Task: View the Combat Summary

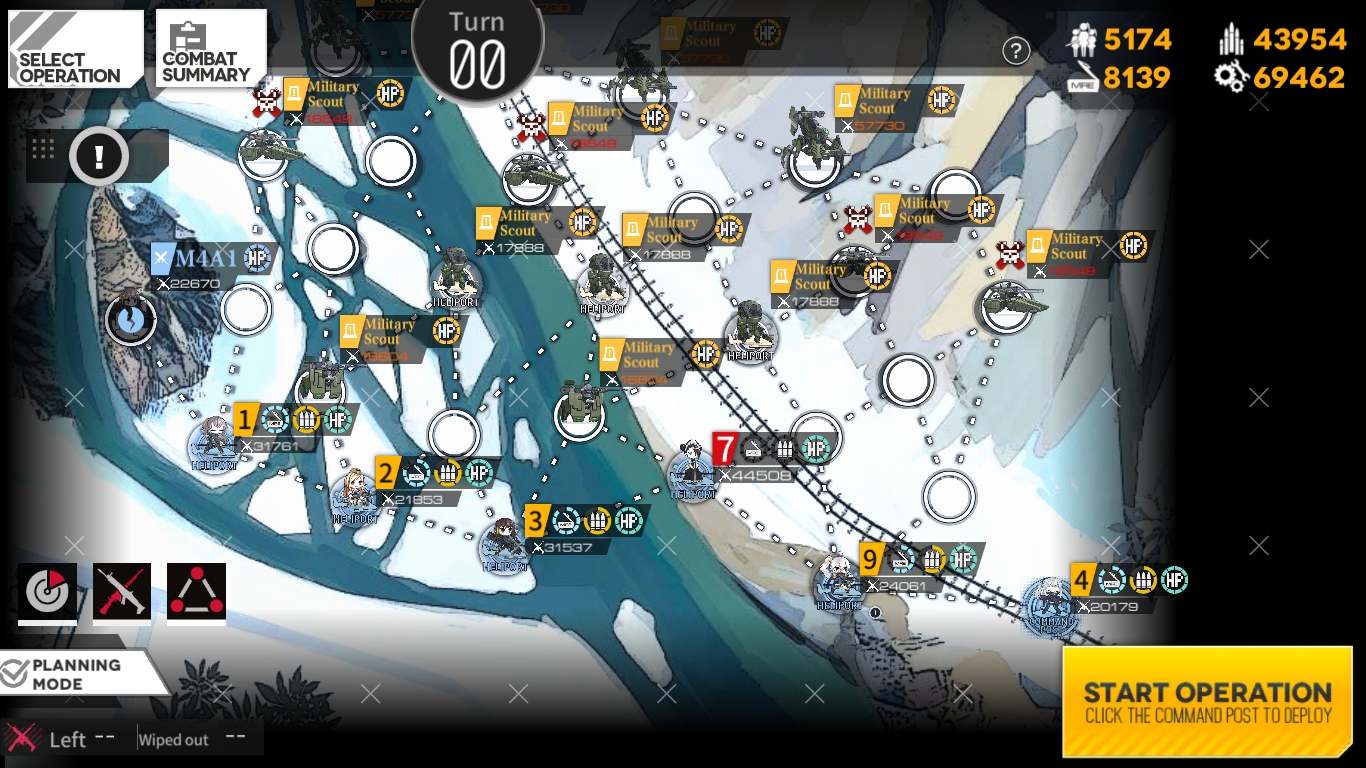Action: click(211, 49)
